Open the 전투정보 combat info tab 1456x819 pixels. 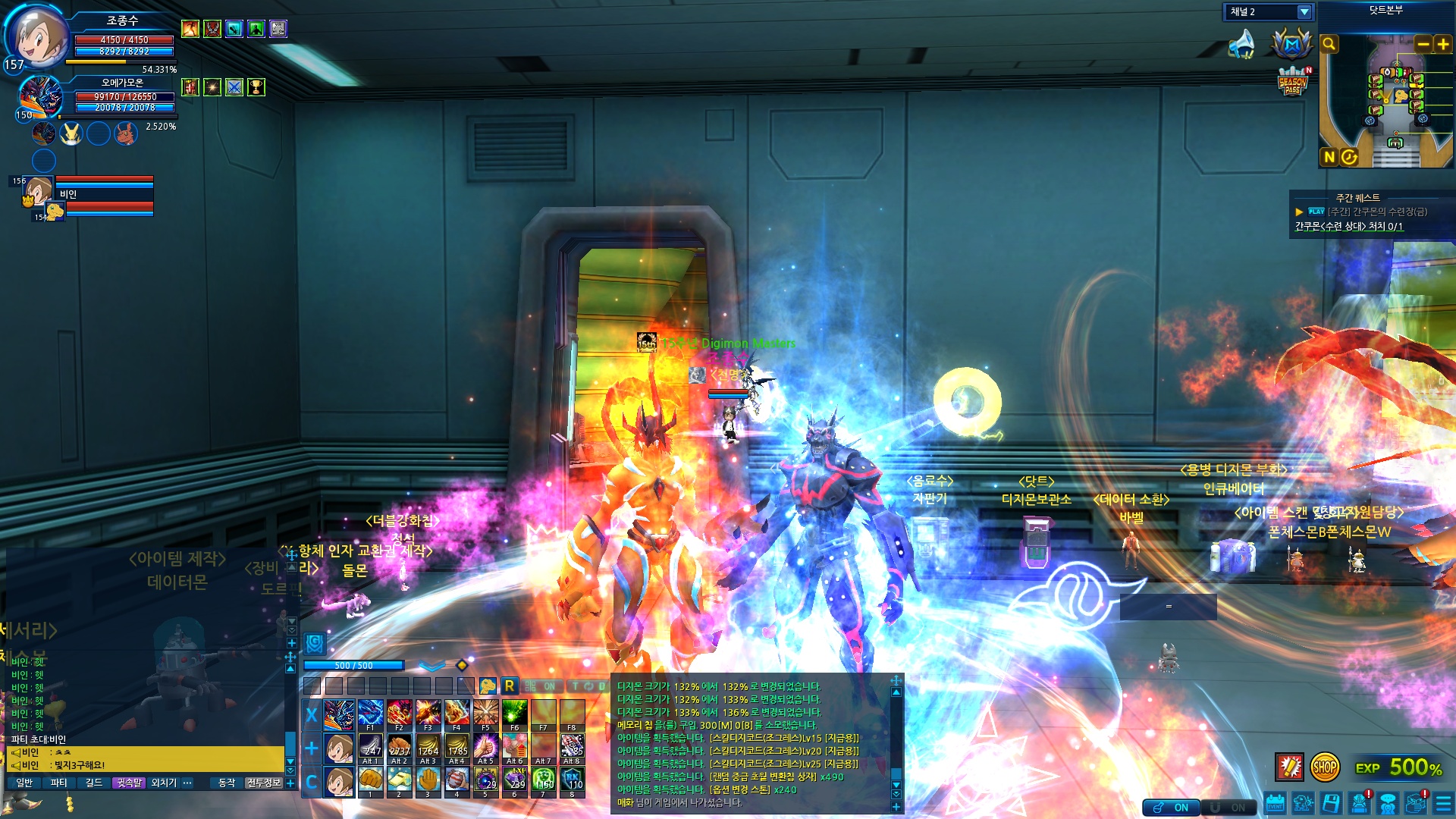tap(264, 783)
